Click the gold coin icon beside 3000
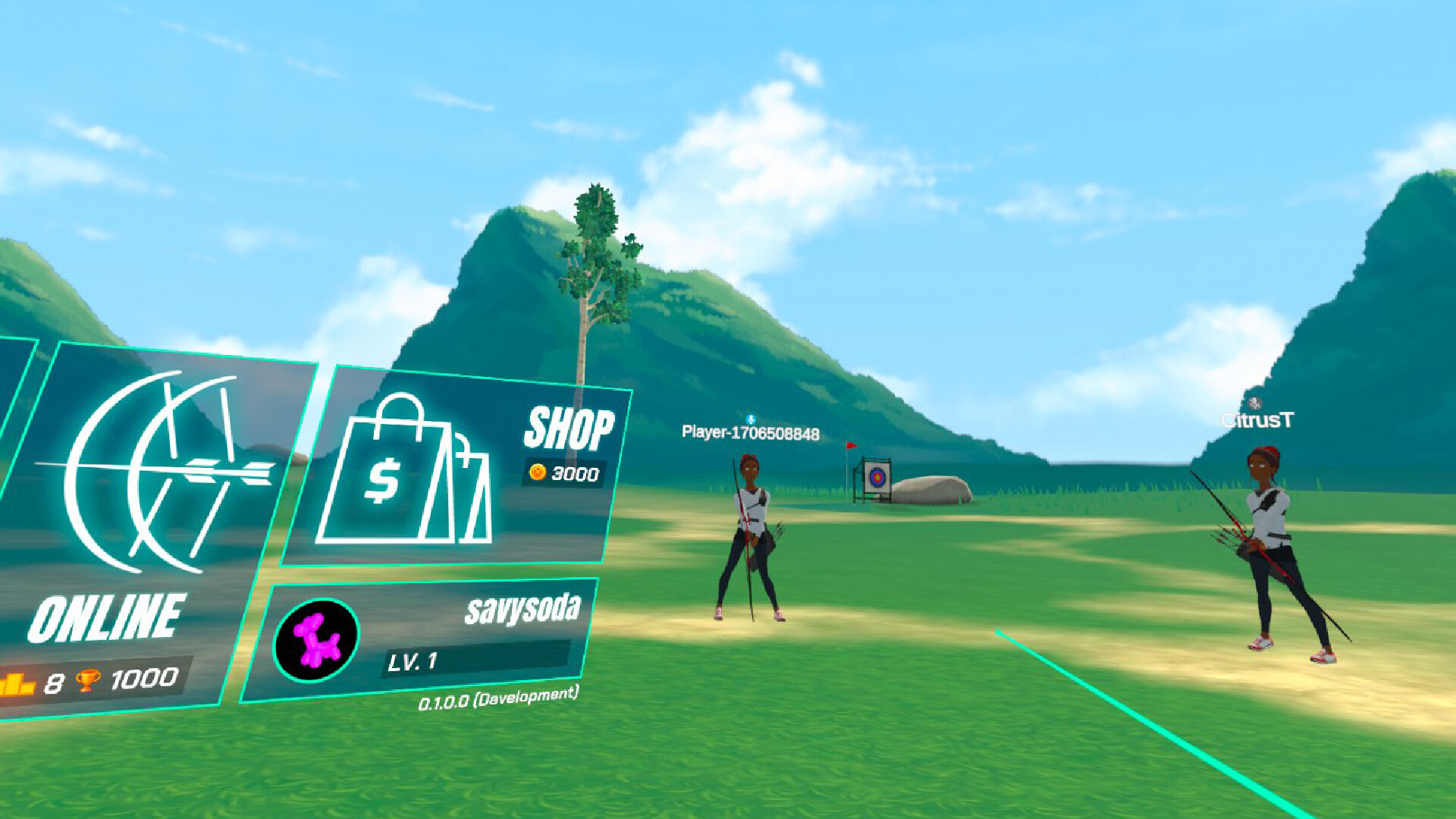 coord(538,472)
